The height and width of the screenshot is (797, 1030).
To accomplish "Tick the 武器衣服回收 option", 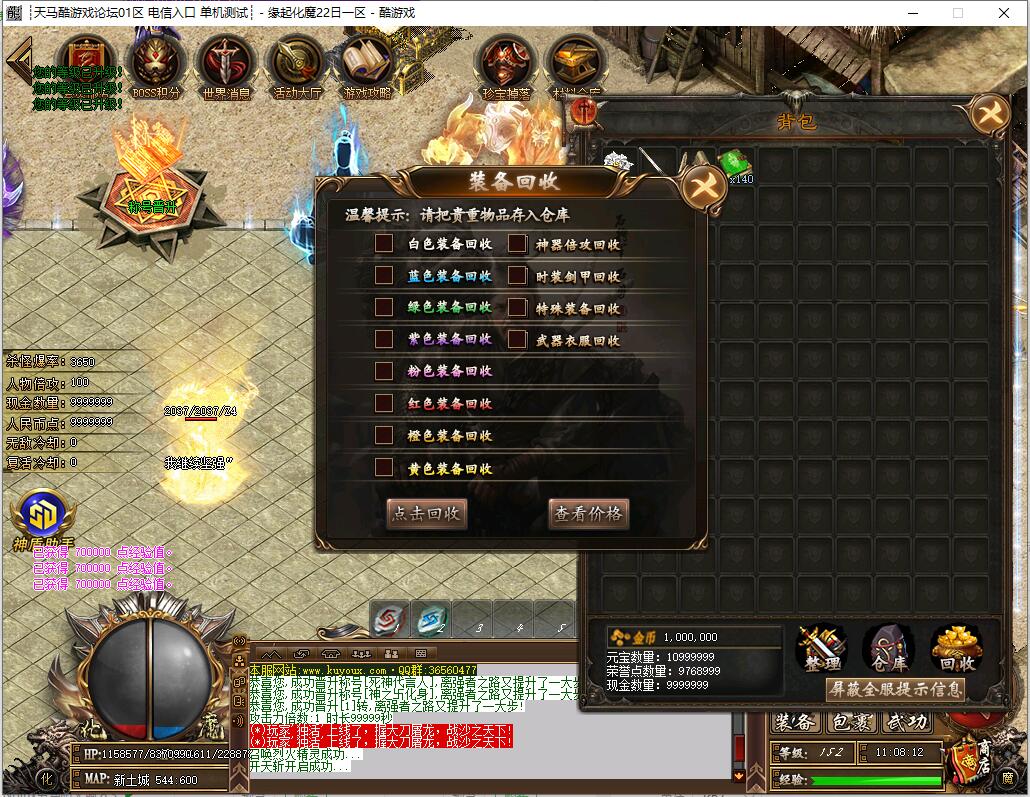I will [517, 340].
